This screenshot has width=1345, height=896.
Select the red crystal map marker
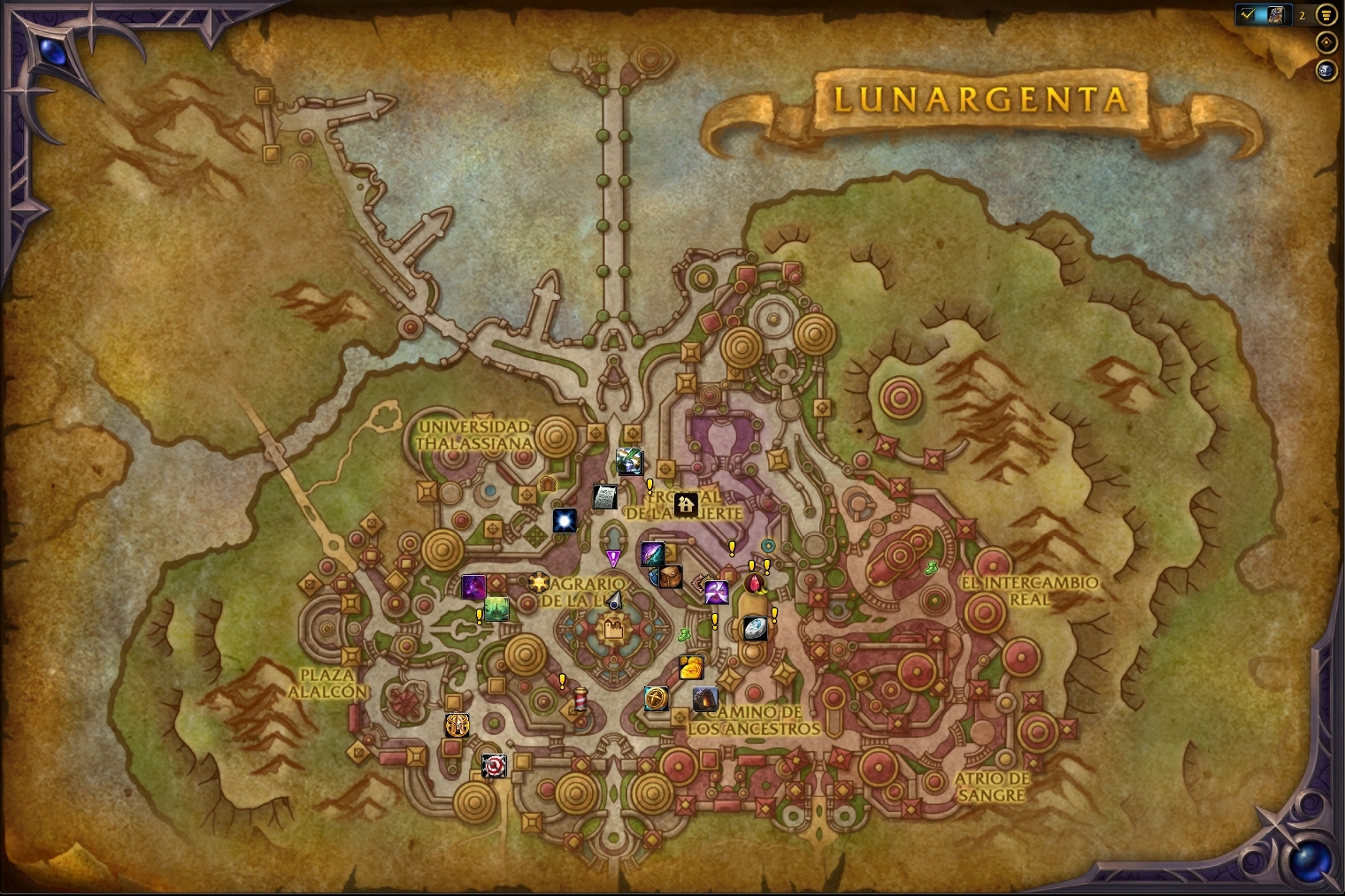click(x=755, y=585)
